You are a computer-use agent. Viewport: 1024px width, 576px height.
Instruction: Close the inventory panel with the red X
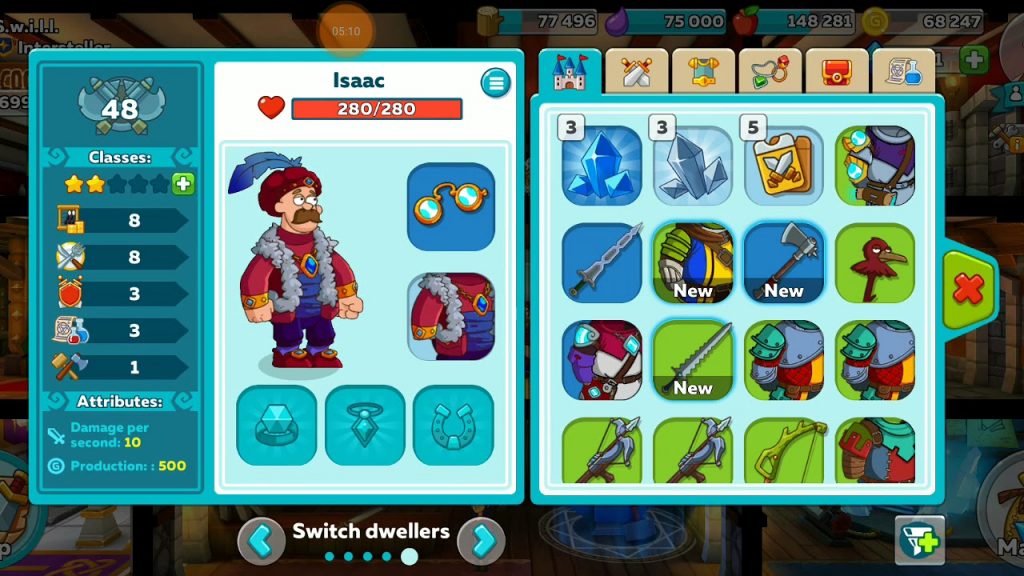pos(969,290)
